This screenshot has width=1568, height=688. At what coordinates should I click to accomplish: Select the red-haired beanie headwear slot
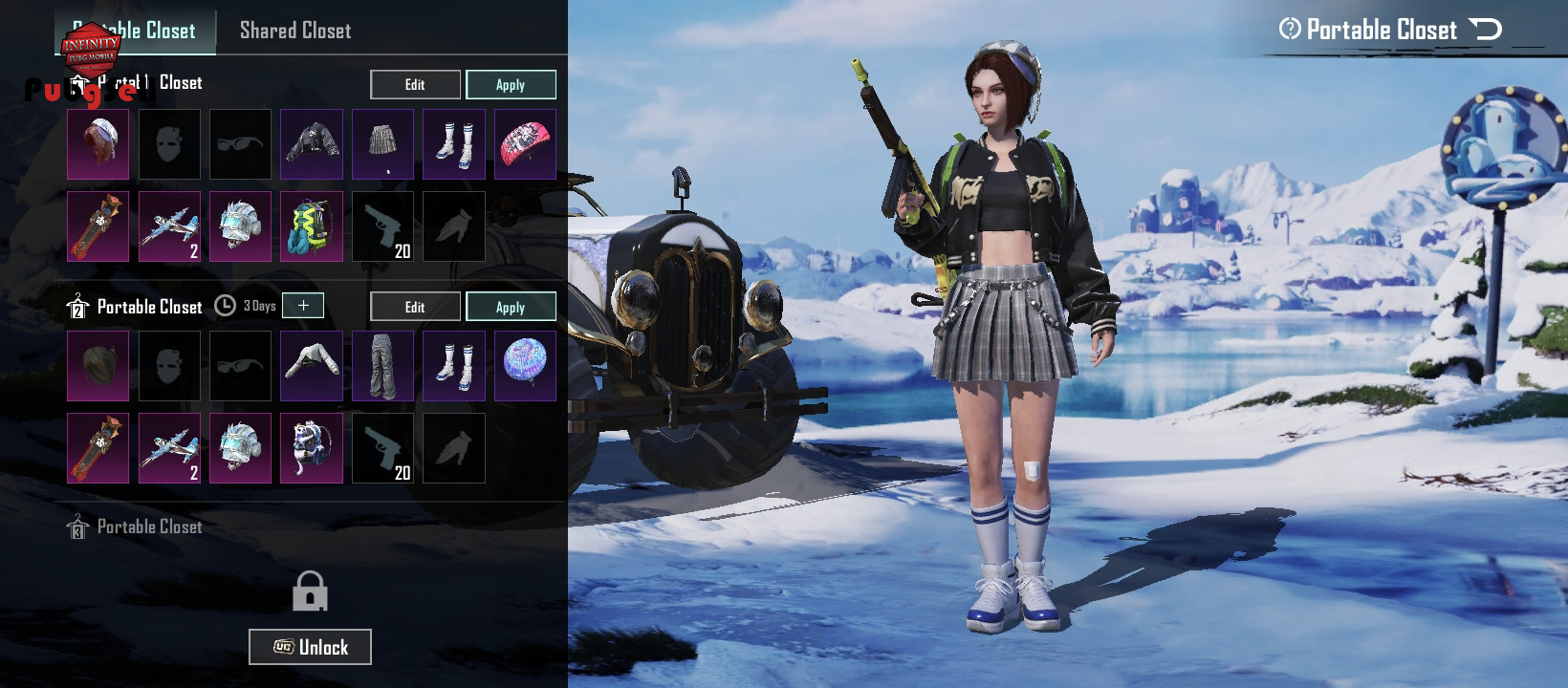tap(98, 144)
